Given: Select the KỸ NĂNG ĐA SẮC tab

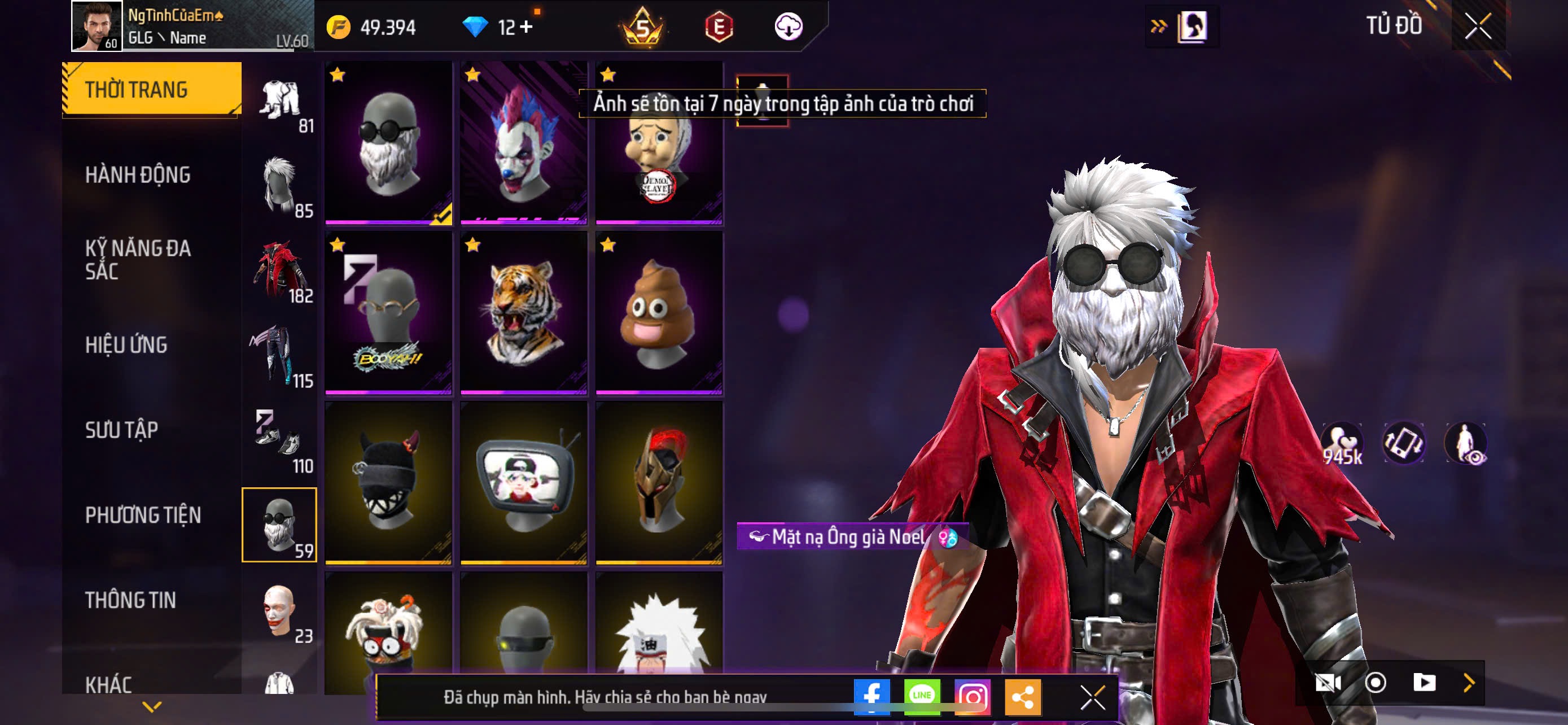Looking at the screenshot, I should click(138, 259).
